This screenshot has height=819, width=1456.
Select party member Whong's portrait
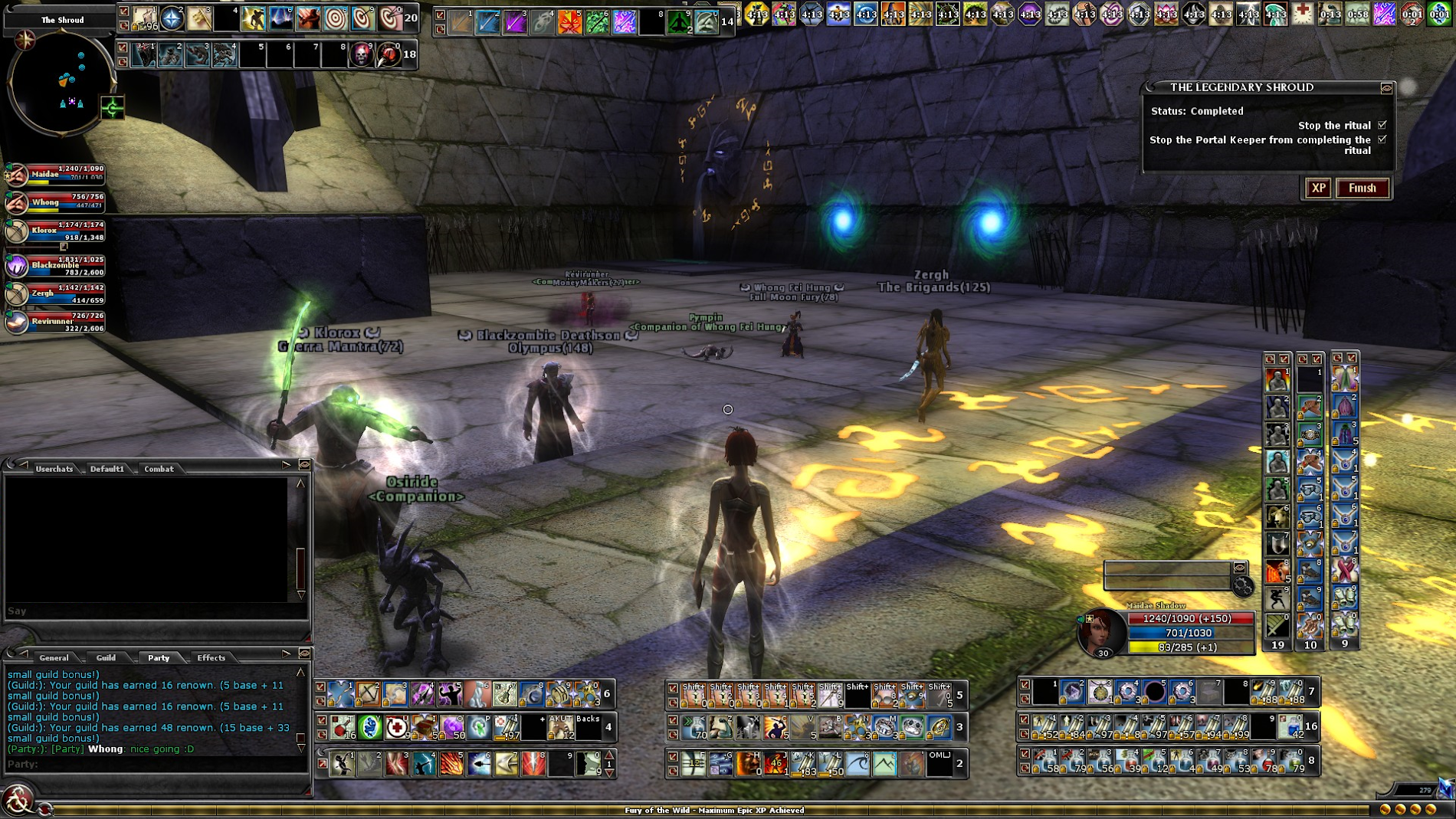click(17, 203)
